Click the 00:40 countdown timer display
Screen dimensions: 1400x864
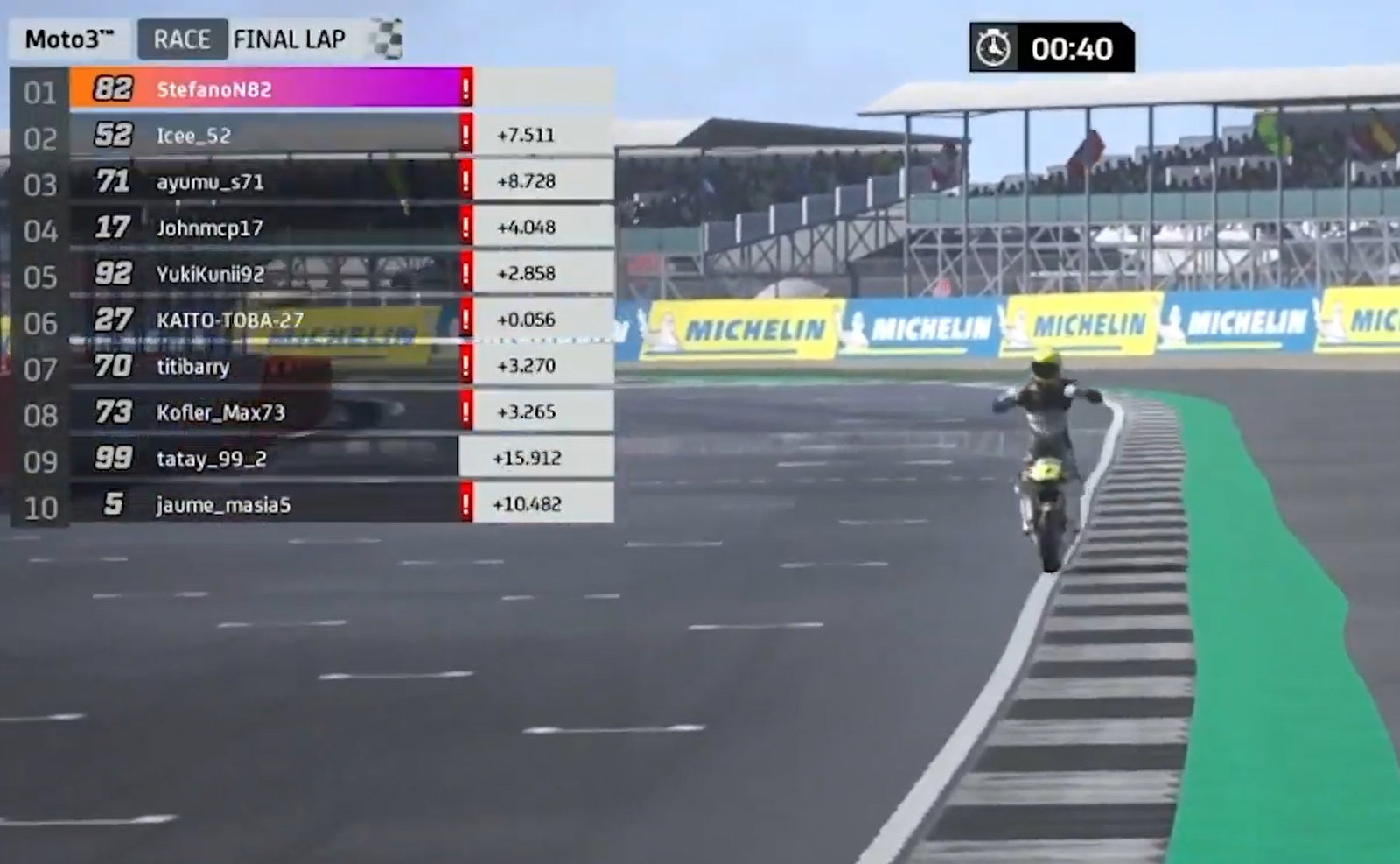click(x=1076, y=49)
